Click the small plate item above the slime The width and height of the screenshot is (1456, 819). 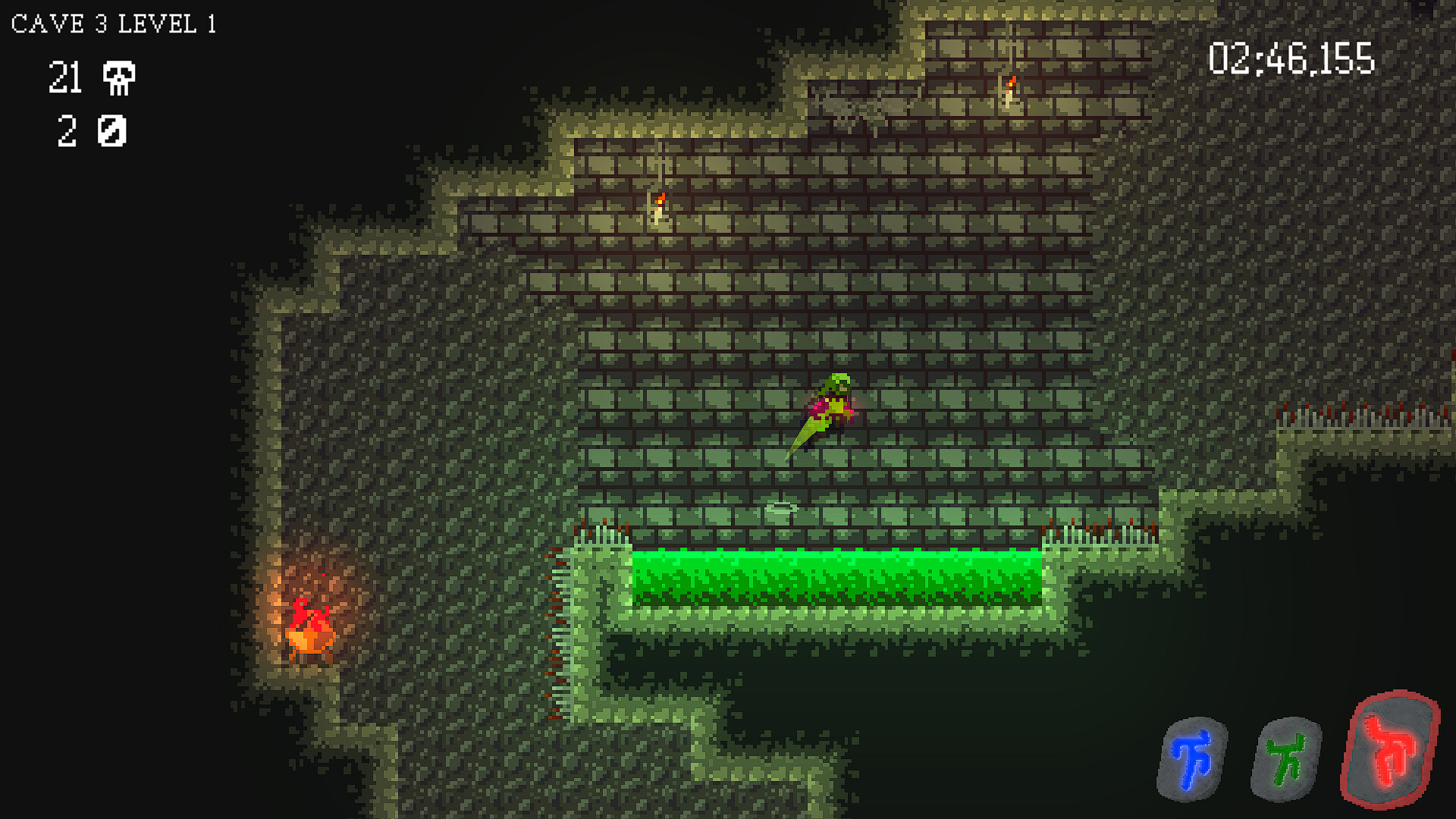coord(782,507)
